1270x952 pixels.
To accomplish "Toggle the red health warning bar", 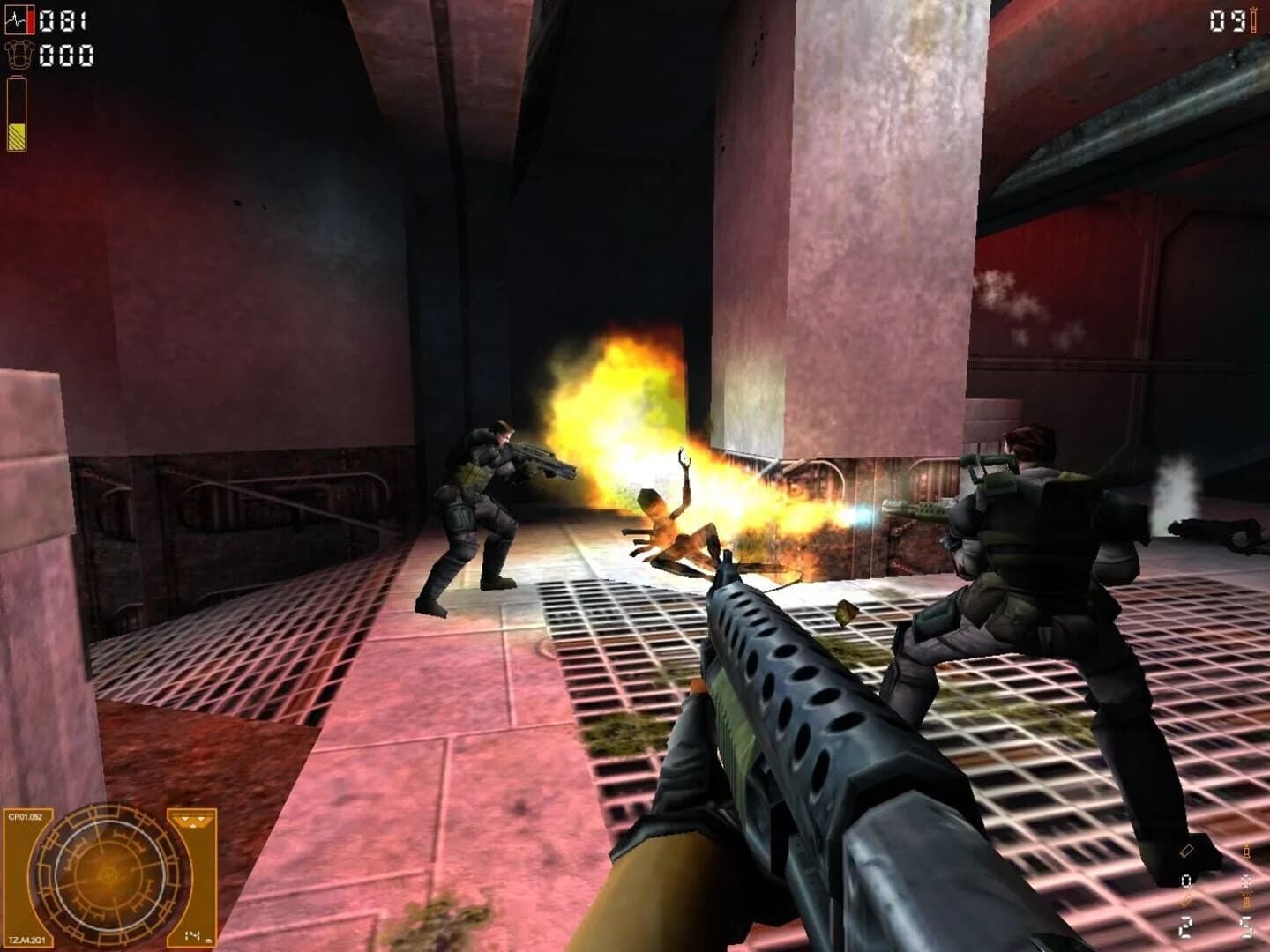I will click(x=30, y=20).
